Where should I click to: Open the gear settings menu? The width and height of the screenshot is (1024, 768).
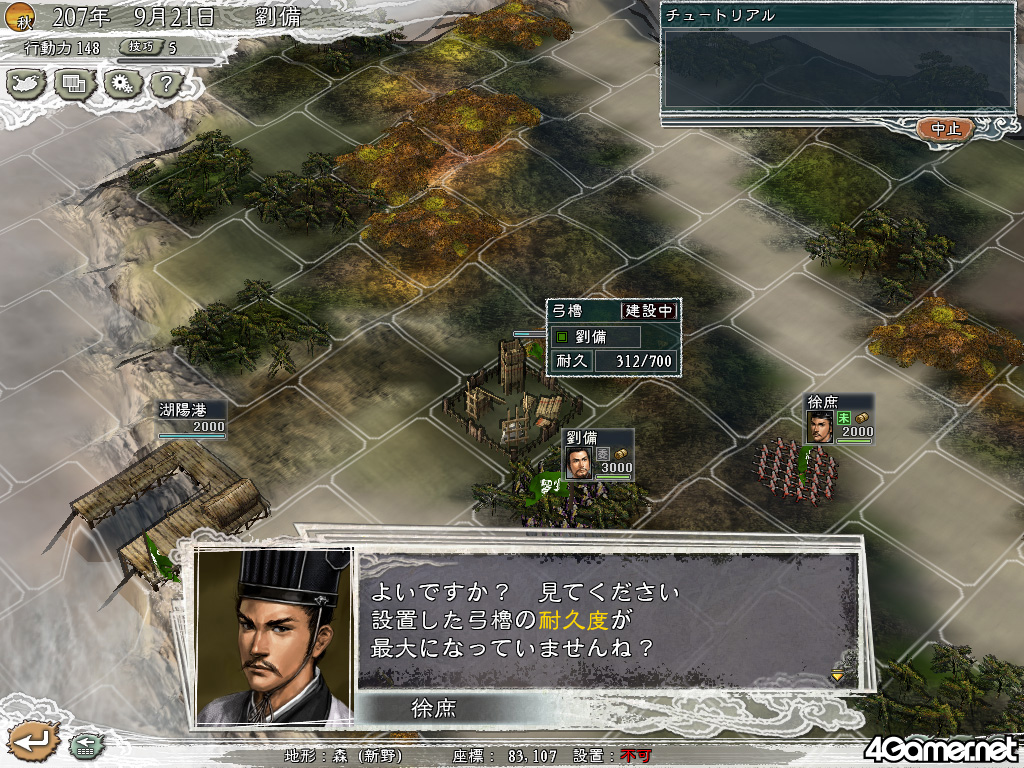pos(121,83)
